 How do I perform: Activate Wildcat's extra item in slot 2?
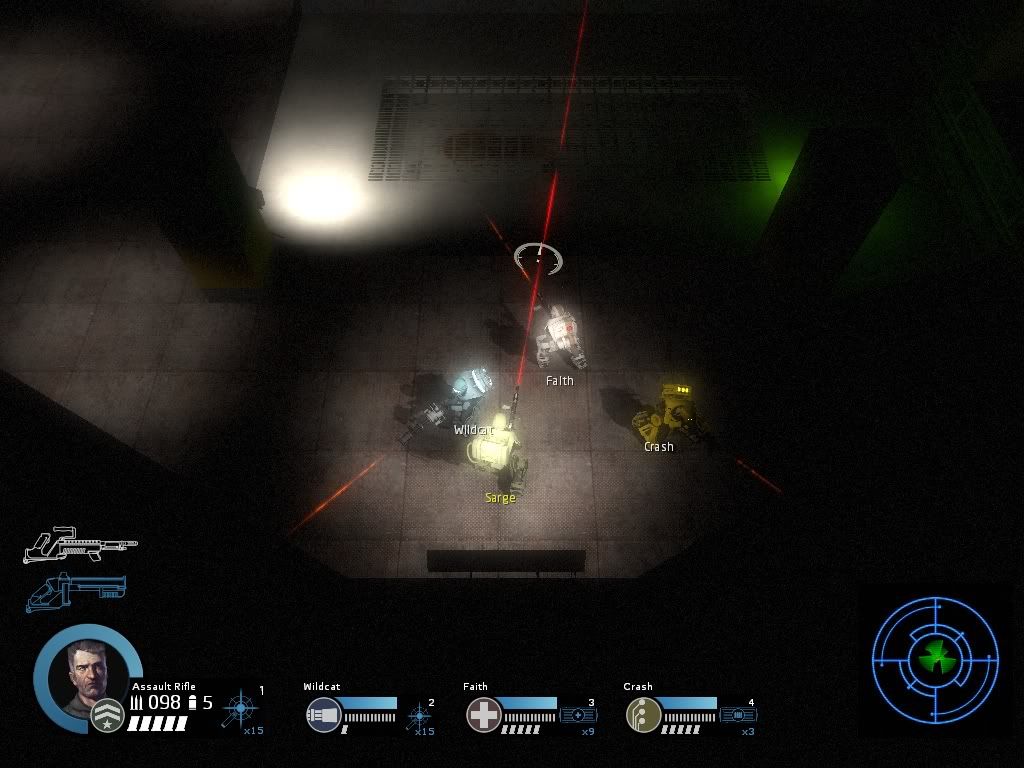tap(419, 716)
